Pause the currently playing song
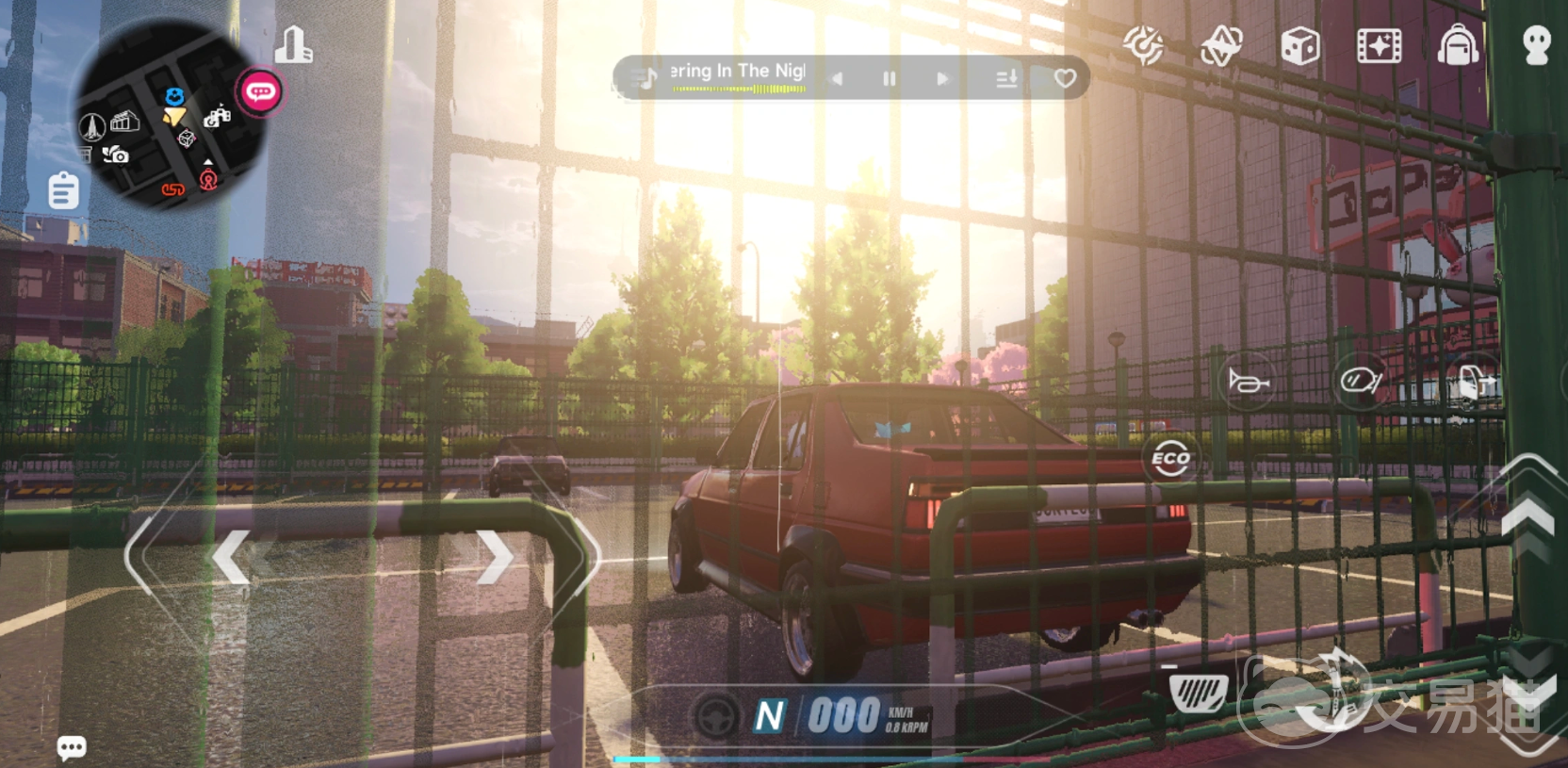The image size is (1568, 768). (889, 79)
